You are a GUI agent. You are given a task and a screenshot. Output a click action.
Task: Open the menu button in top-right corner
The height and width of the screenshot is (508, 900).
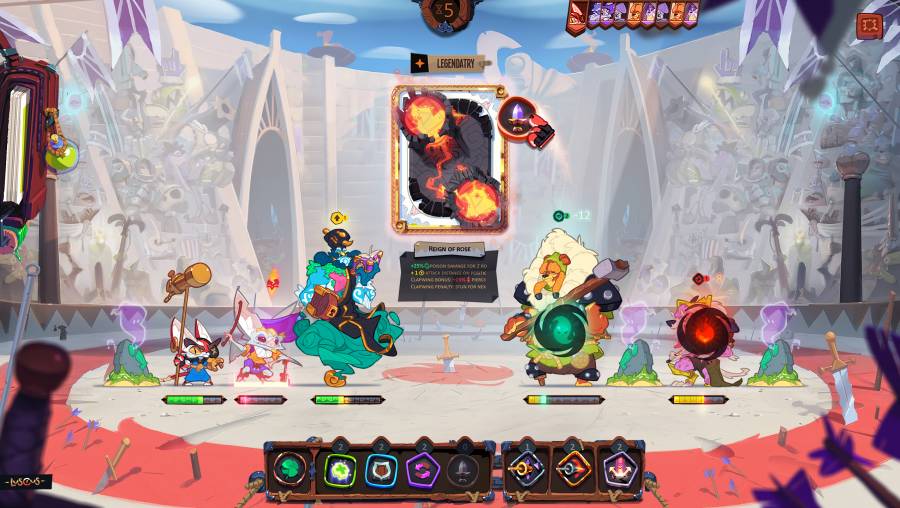(869, 25)
